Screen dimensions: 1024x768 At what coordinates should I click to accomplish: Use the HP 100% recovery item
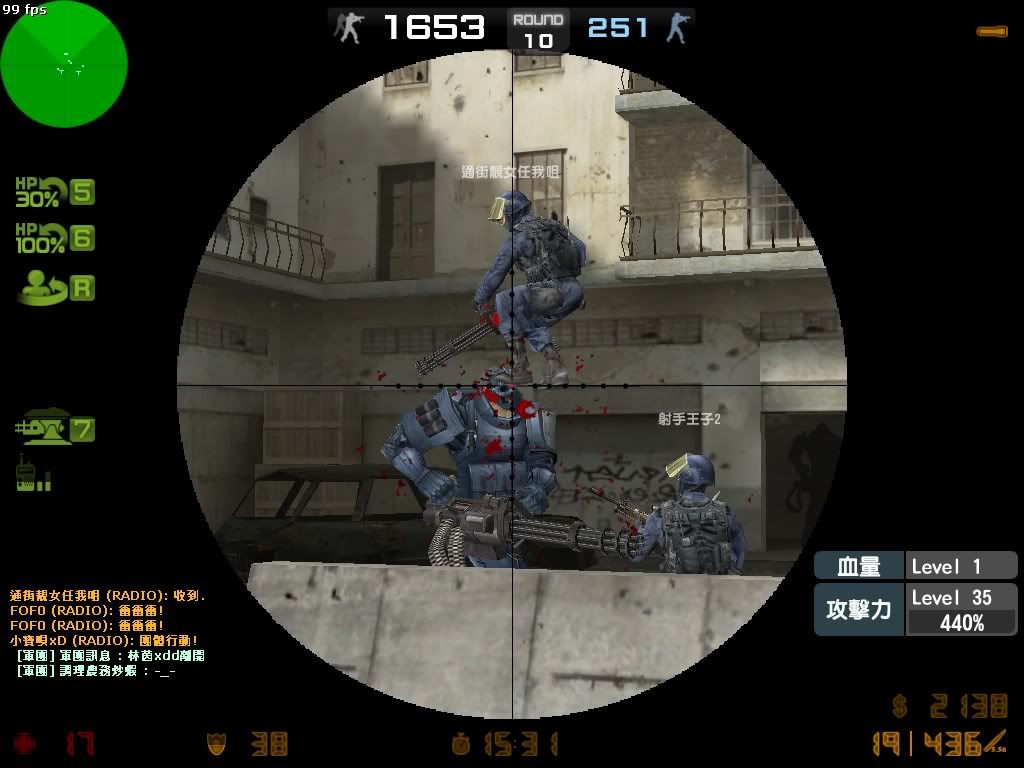[x=54, y=238]
